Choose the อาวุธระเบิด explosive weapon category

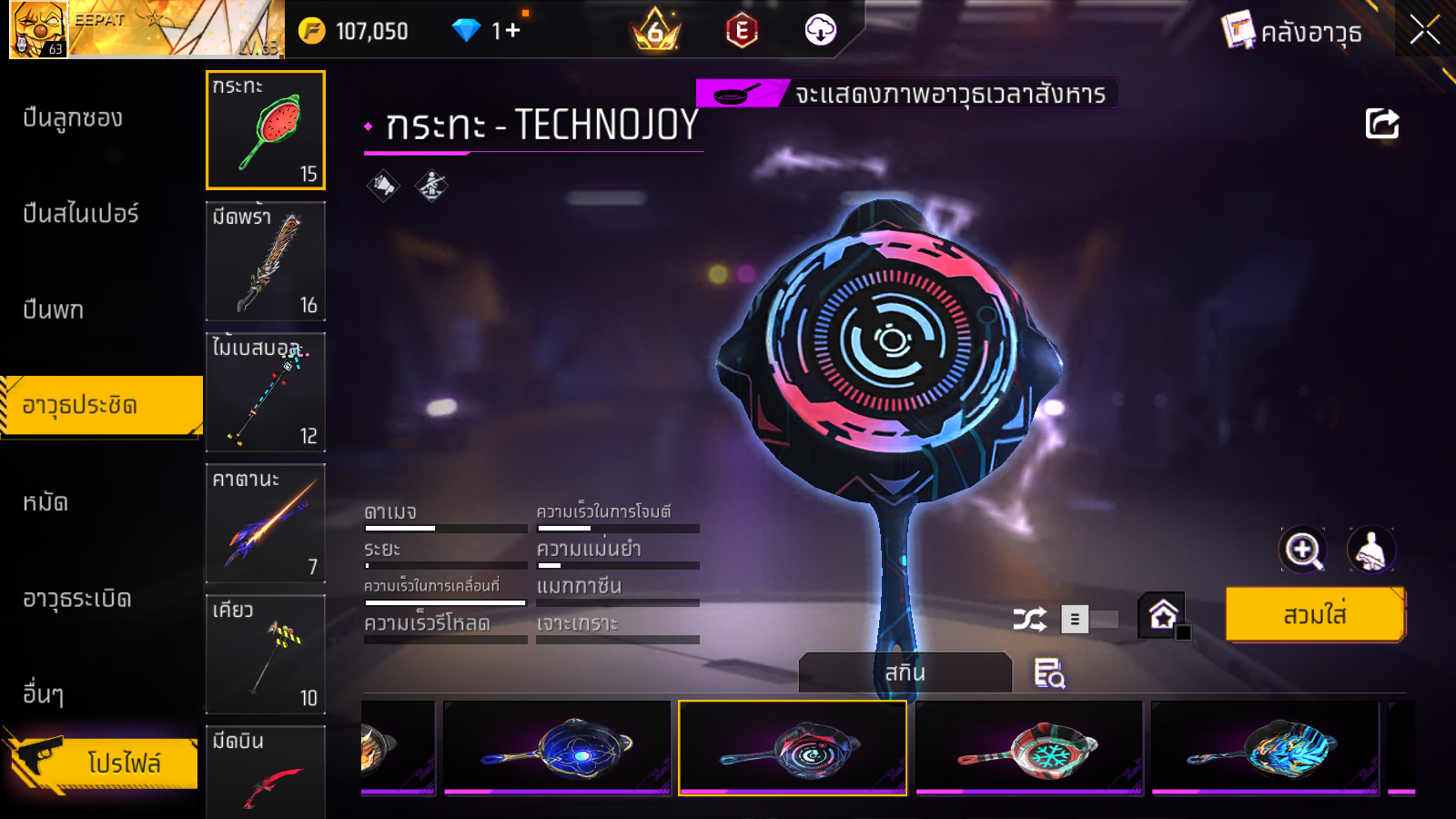[x=77, y=599]
